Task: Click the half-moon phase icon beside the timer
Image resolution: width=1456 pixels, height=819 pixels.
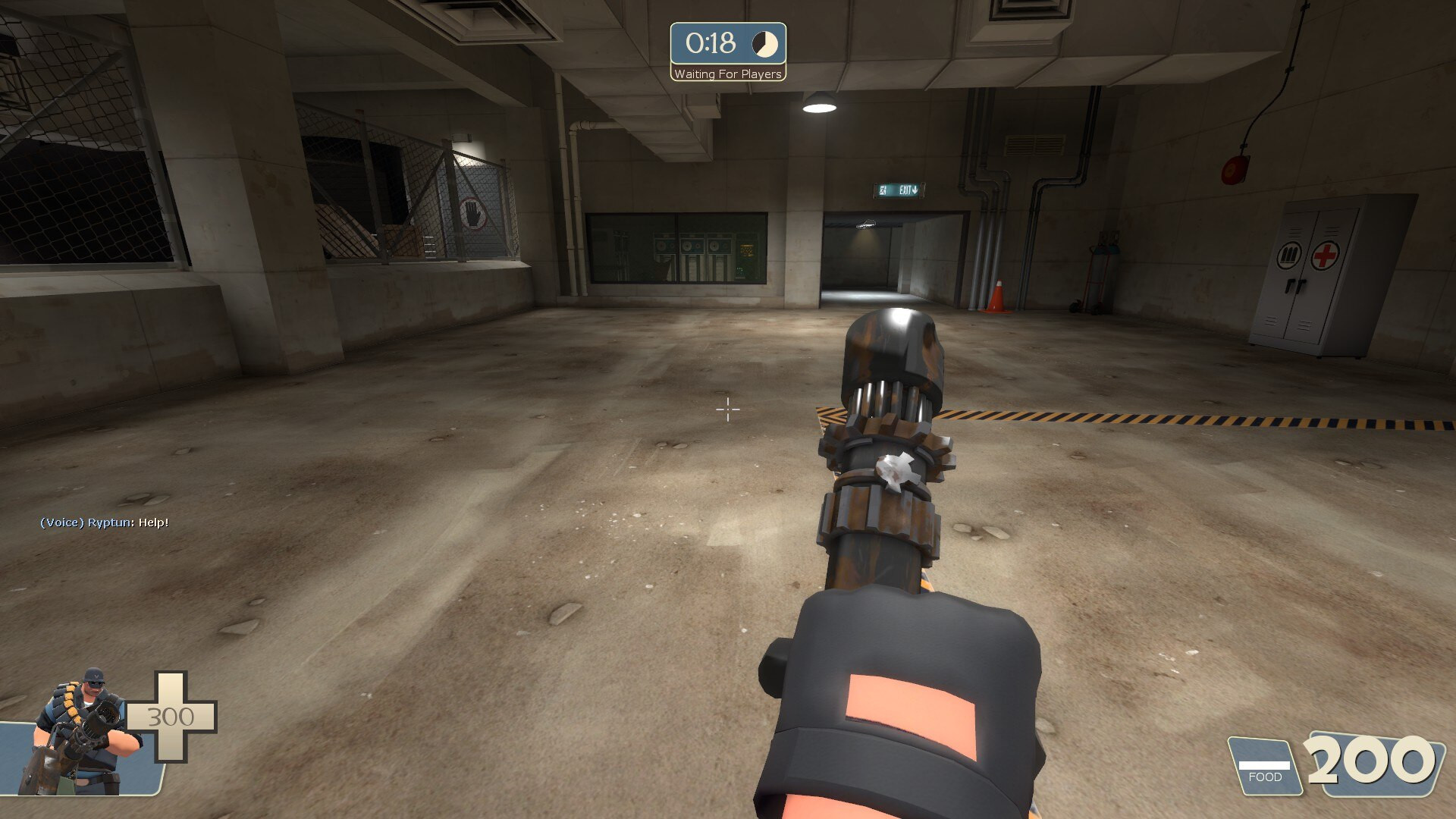Action: point(764,43)
